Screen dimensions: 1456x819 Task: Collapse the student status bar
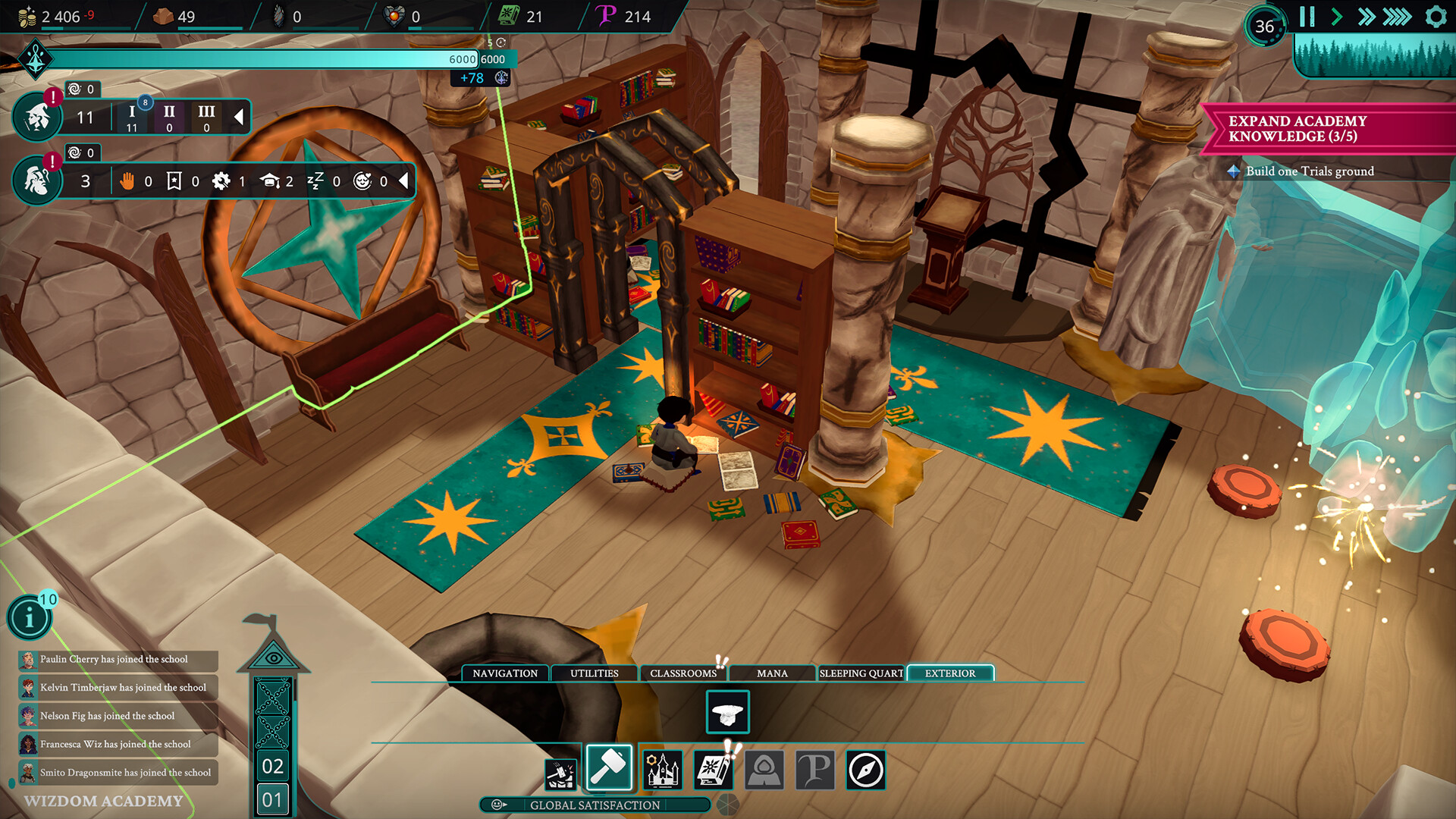[403, 181]
